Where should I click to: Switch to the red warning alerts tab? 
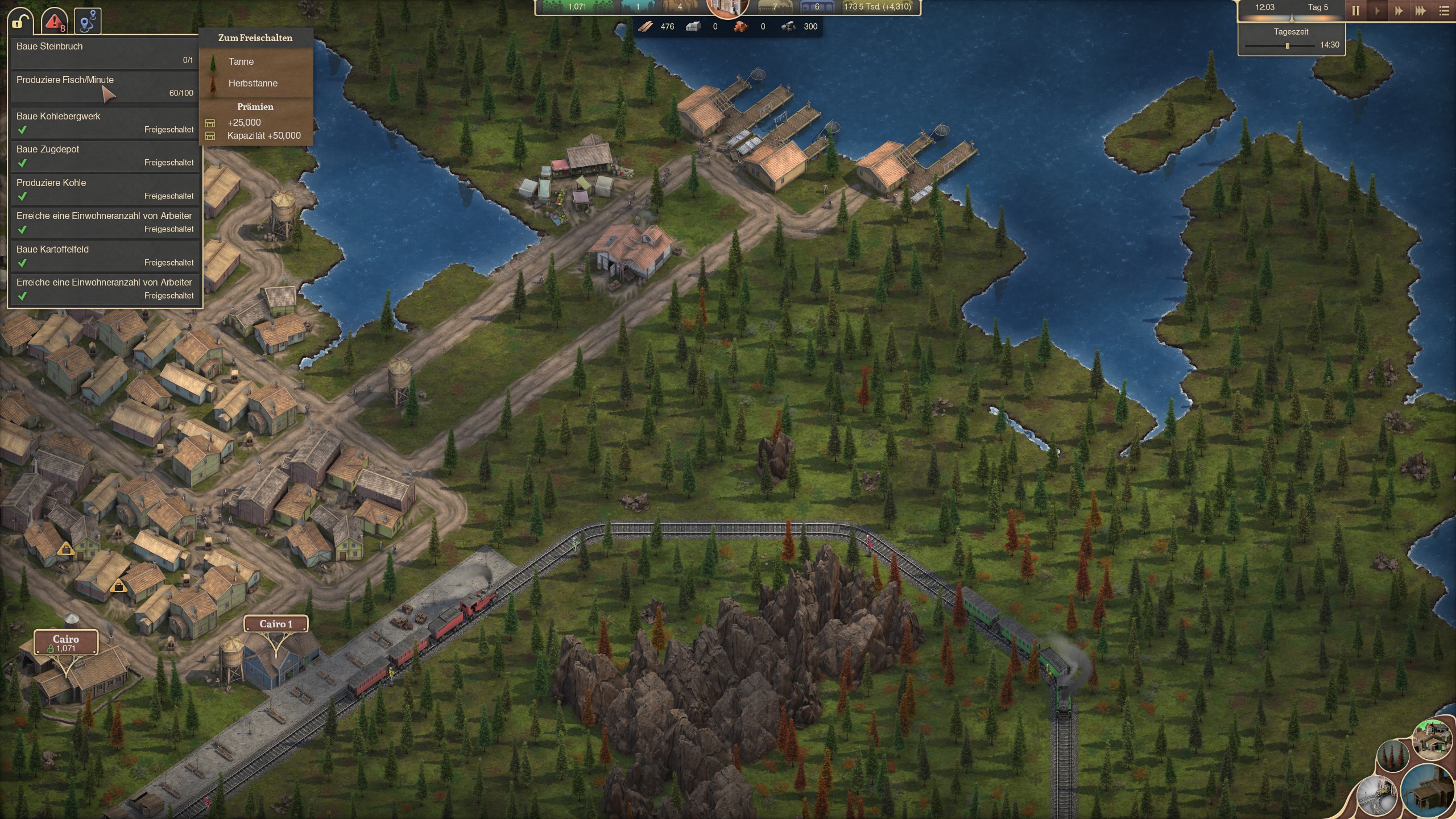click(x=54, y=22)
